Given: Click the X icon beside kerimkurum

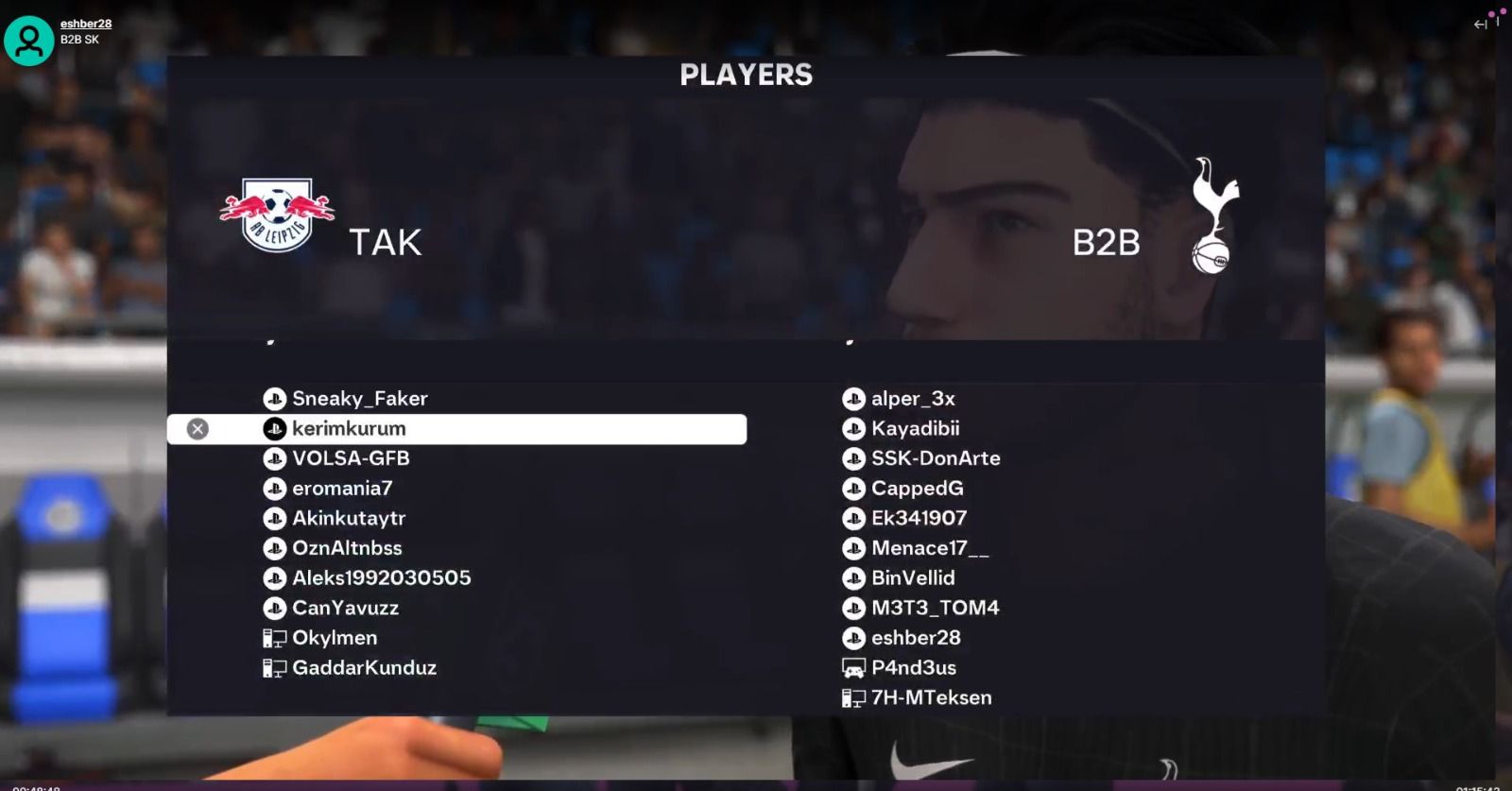Looking at the screenshot, I should 198,429.
